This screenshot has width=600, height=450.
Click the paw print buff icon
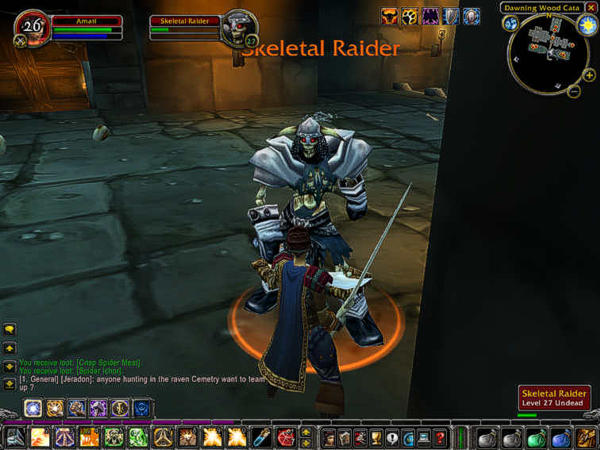tap(411, 16)
